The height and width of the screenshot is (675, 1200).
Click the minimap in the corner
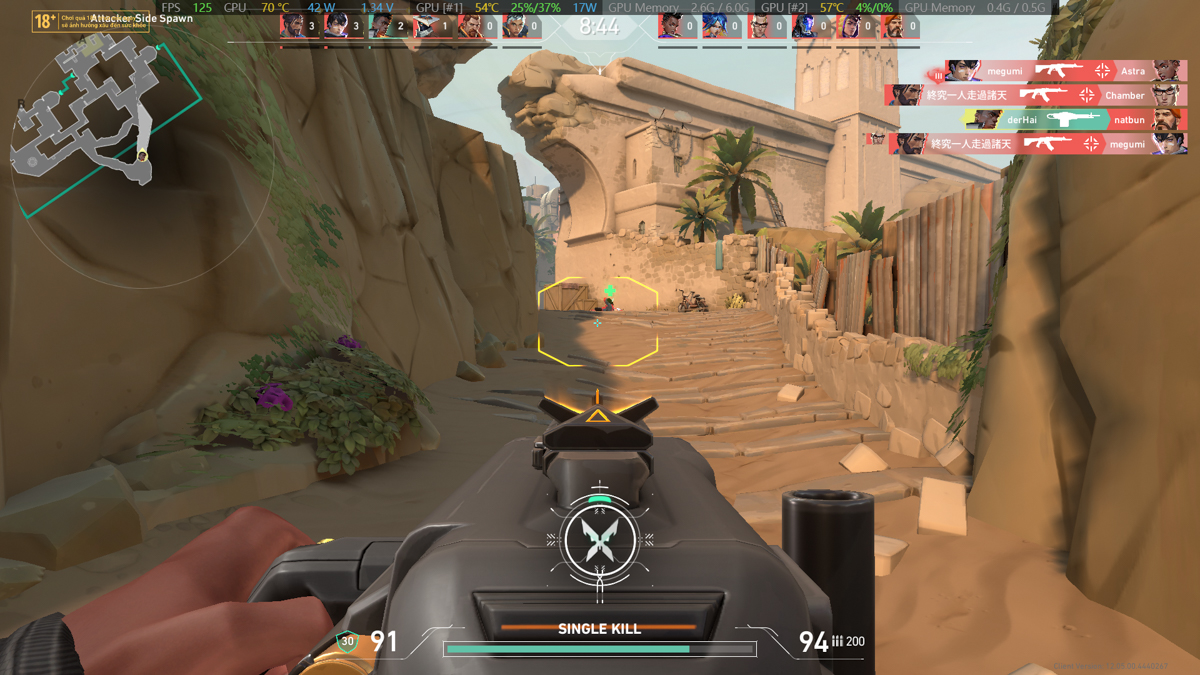pos(85,112)
